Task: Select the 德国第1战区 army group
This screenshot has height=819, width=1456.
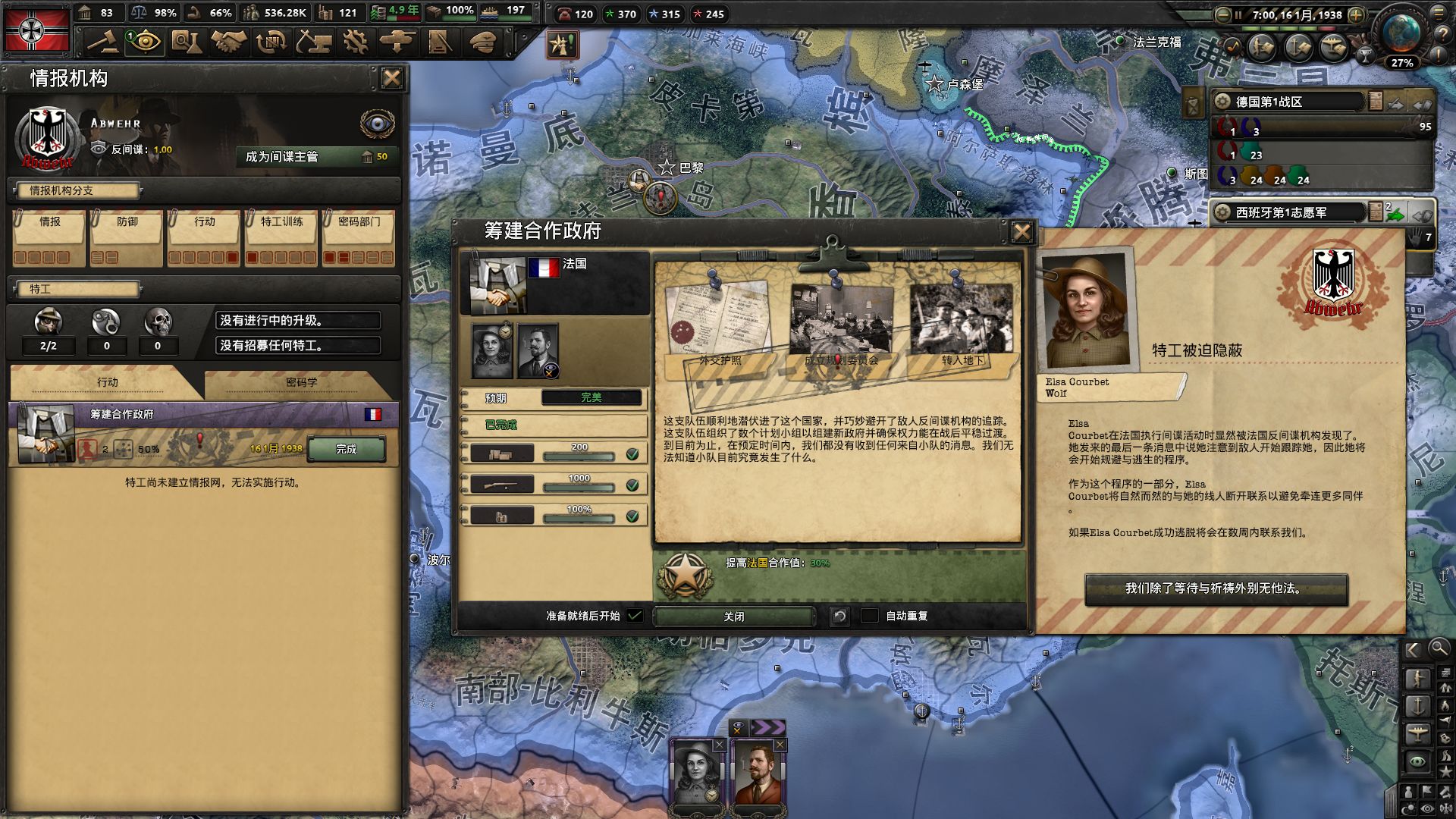Action: 1289,102
